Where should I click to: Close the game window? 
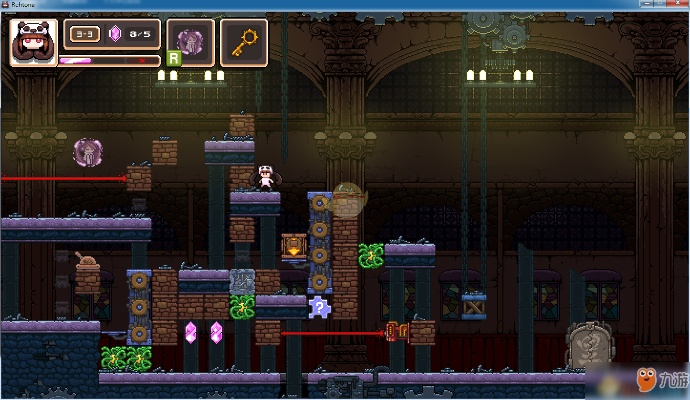pos(677,5)
